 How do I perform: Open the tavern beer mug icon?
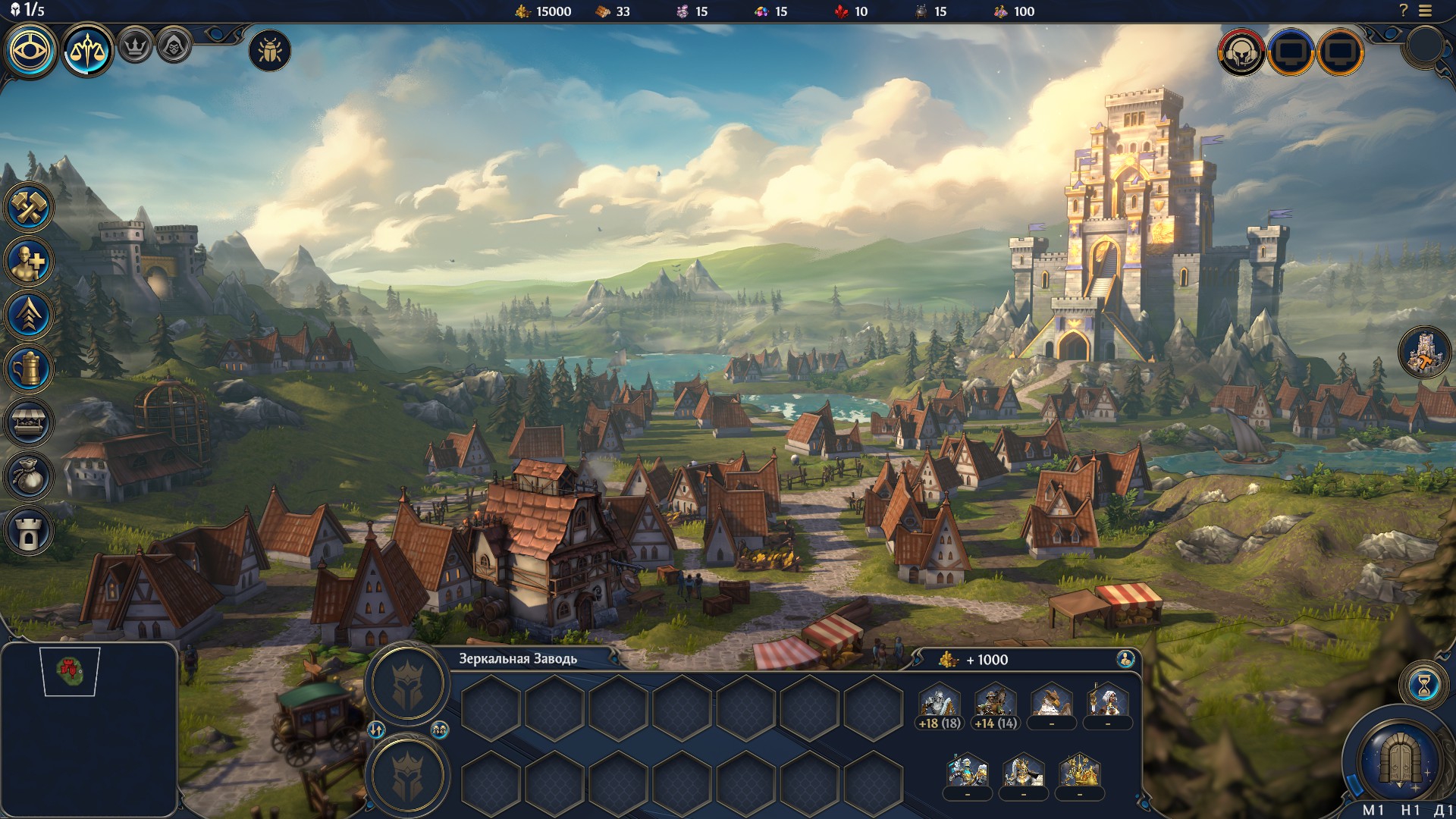tap(29, 369)
